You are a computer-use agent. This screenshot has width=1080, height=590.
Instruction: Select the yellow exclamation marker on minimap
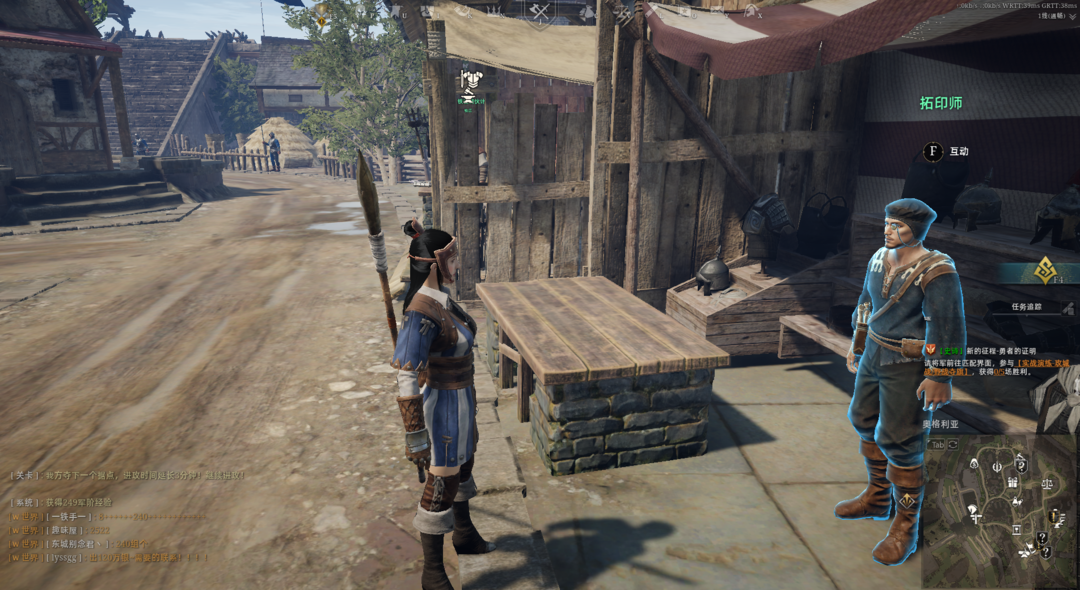1053,515
